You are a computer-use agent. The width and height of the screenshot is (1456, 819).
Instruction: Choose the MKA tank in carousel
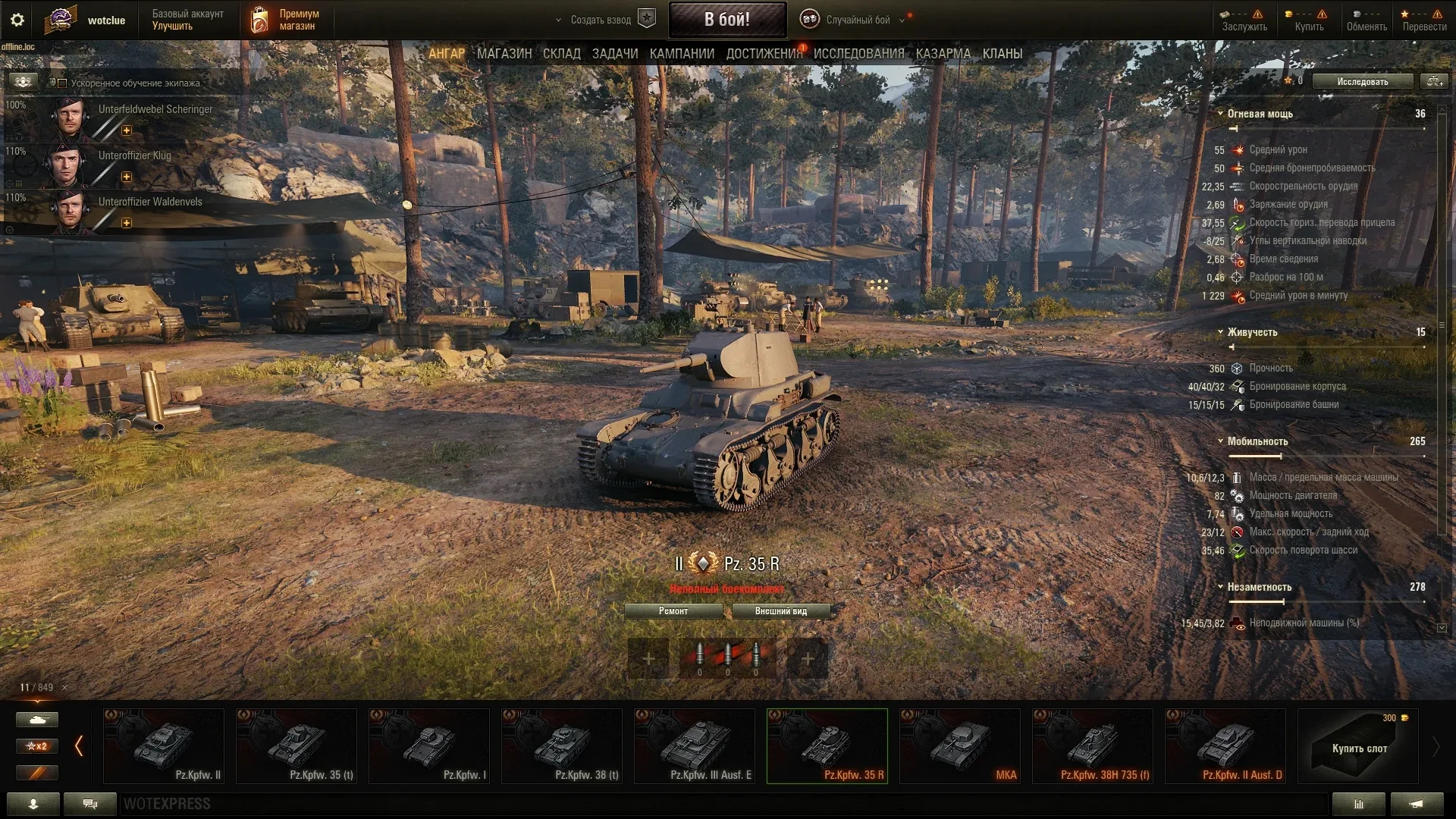pos(959,745)
